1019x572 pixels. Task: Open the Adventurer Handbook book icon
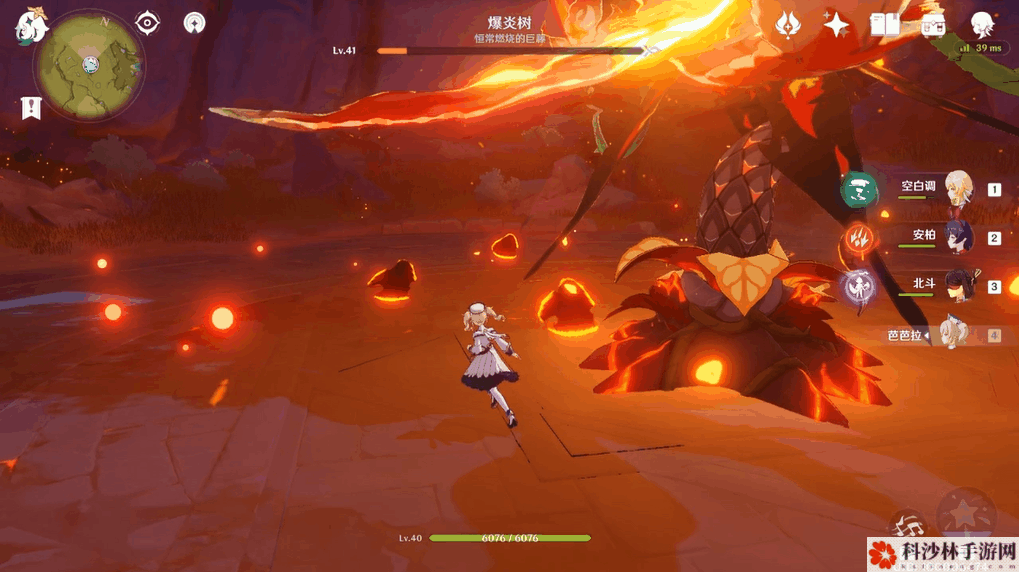885,24
